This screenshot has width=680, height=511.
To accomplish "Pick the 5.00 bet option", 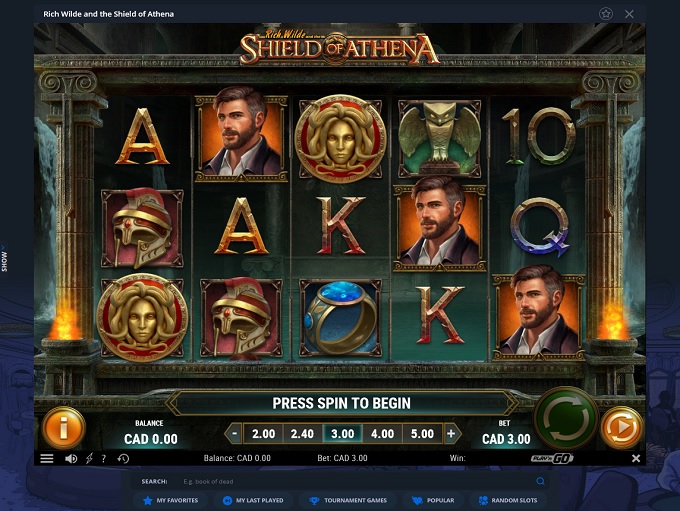I will tap(421, 434).
